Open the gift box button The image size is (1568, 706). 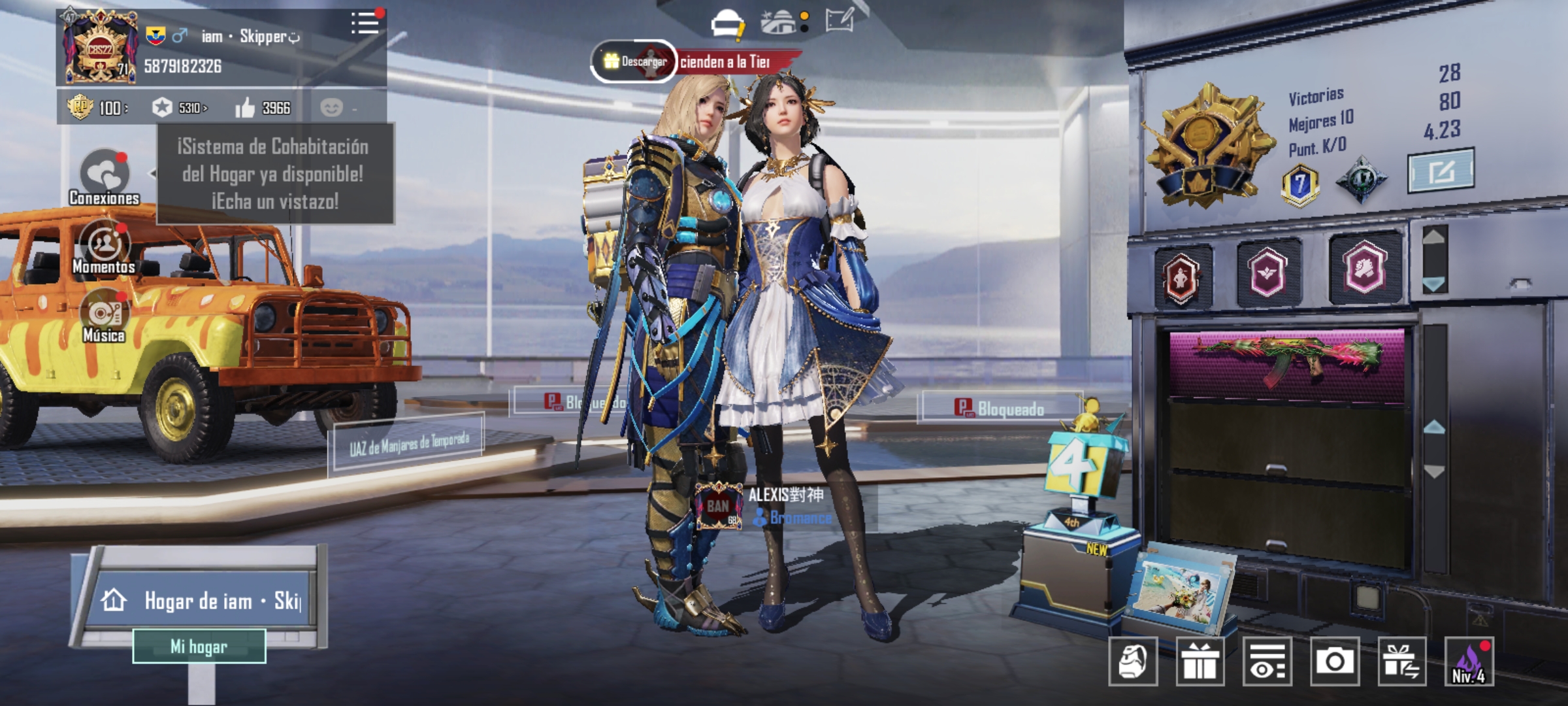tap(1200, 662)
